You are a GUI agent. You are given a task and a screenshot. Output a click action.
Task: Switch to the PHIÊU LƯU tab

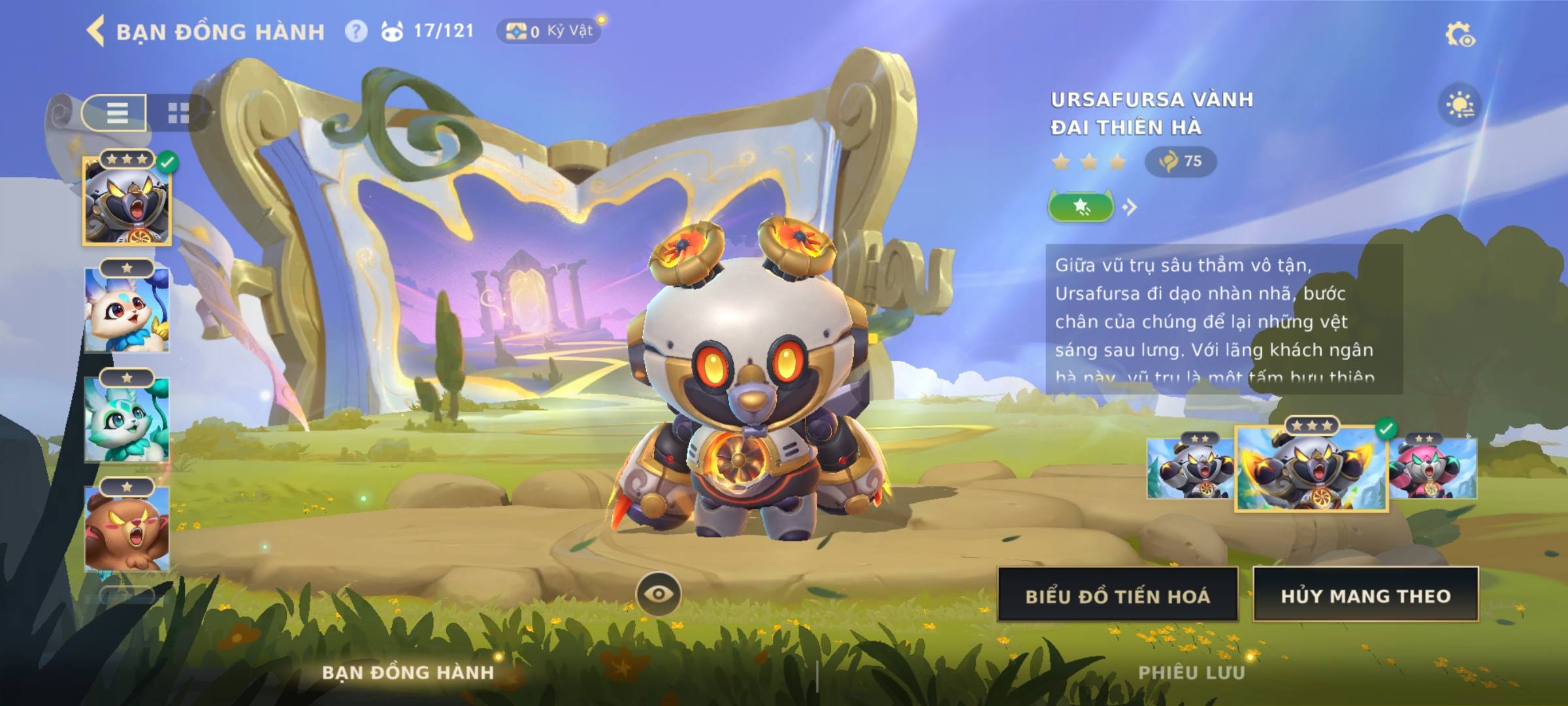point(1191,673)
